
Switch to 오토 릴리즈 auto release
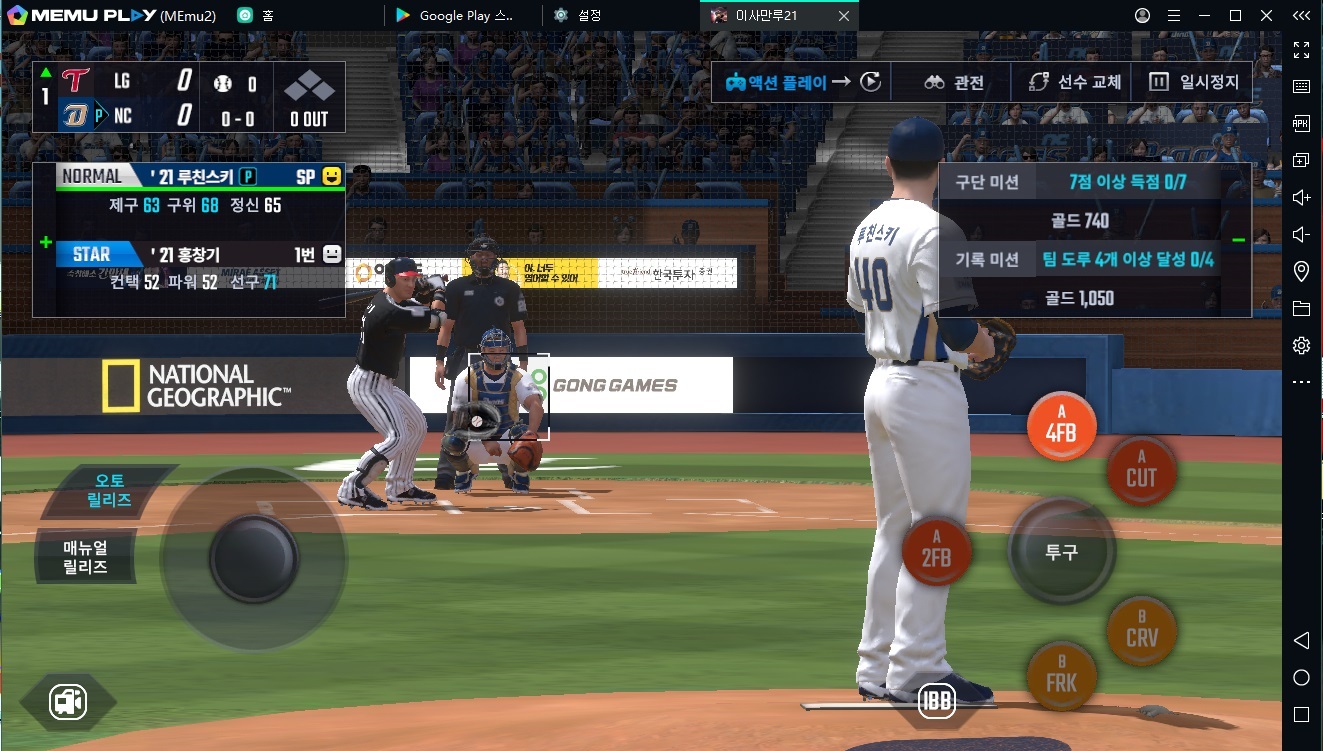coord(110,491)
